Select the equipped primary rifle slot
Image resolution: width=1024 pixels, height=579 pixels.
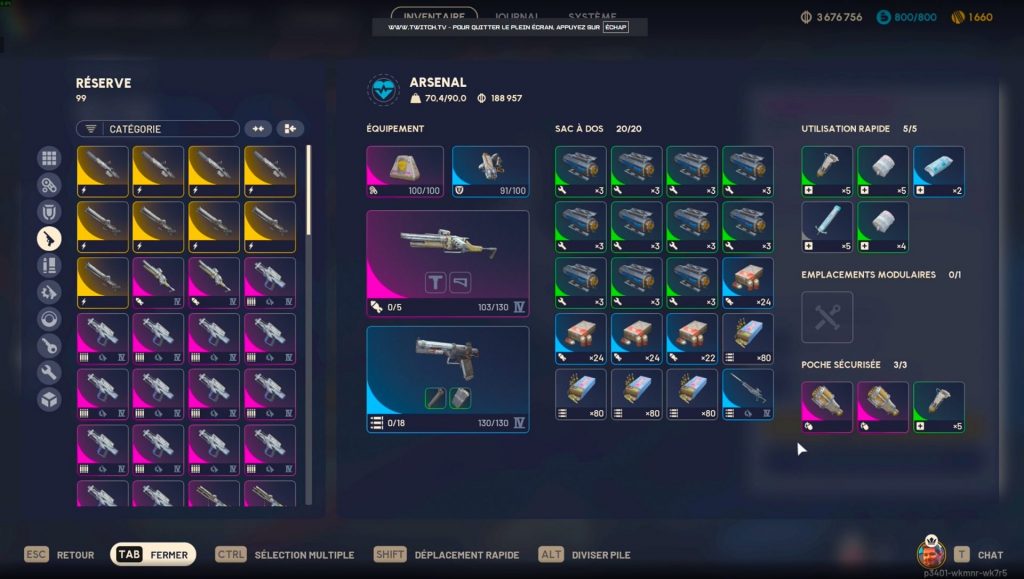[447, 263]
